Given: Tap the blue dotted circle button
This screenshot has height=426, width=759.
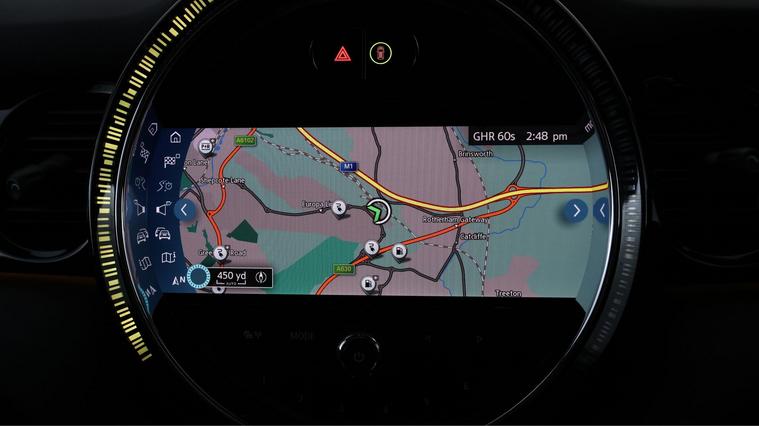Looking at the screenshot, I should [x=199, y=279].
